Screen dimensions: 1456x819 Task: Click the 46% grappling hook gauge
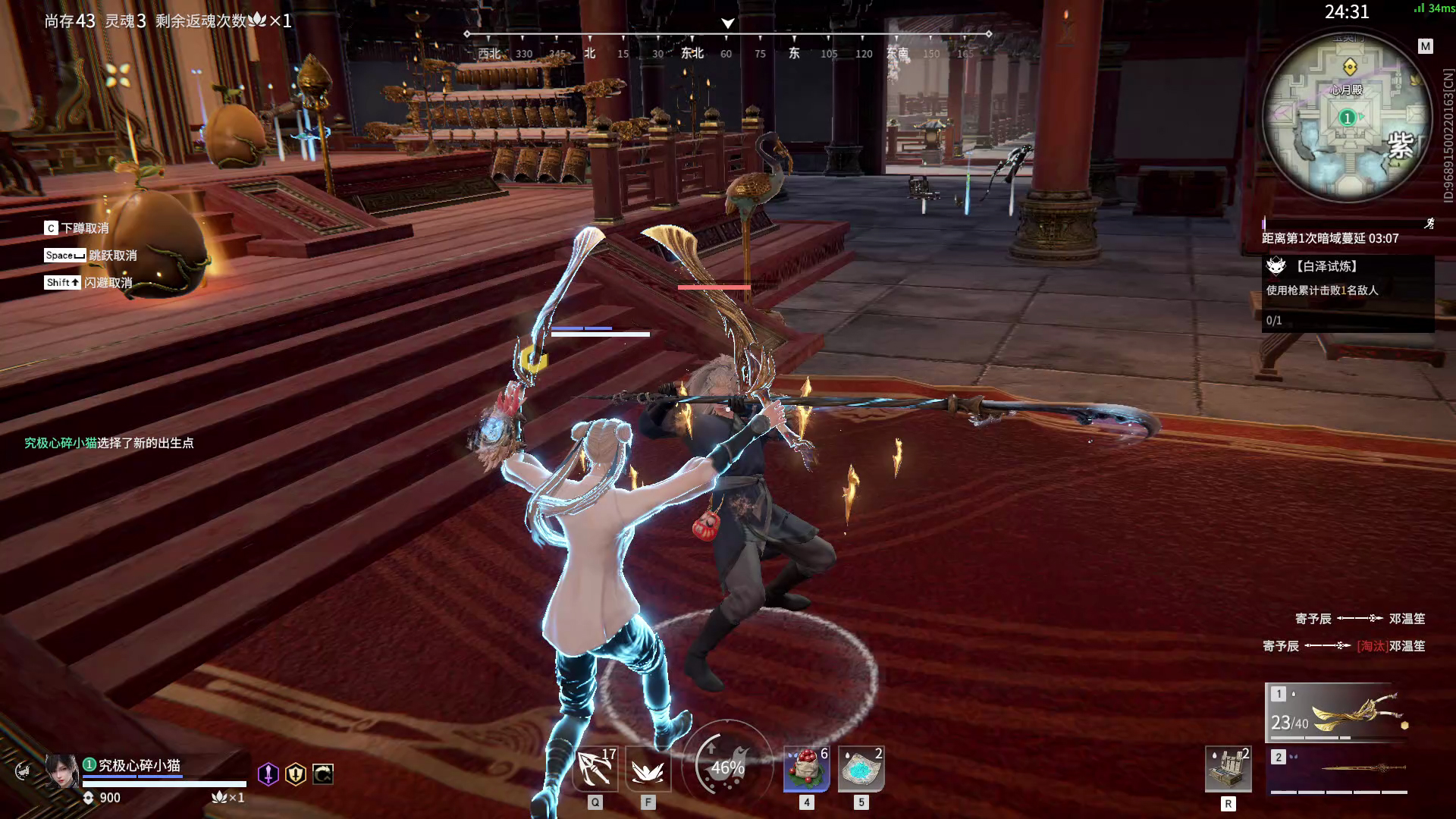point(726,767)
